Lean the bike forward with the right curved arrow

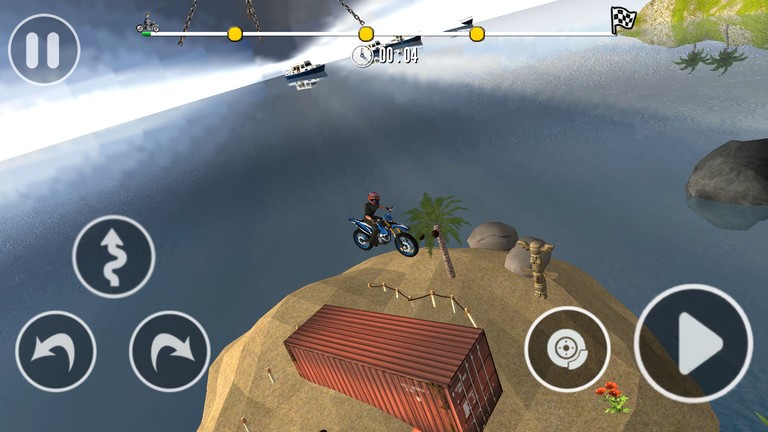pos(169,351)
